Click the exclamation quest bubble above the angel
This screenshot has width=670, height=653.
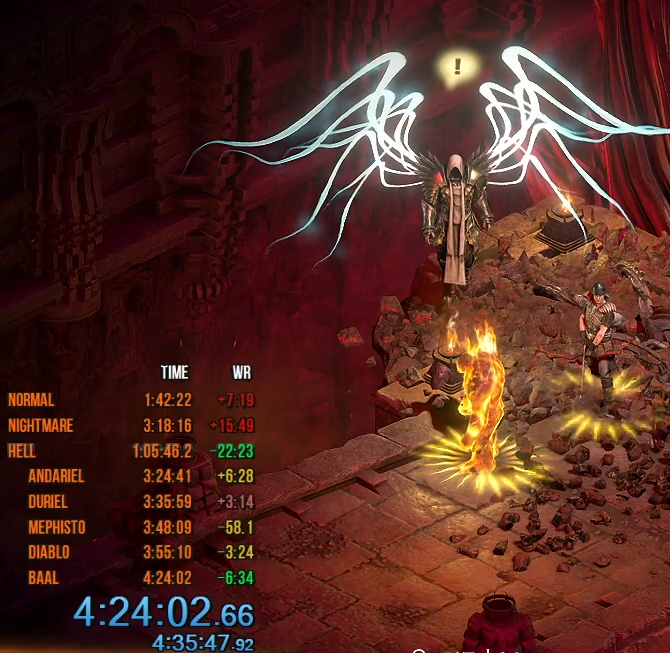click(458, 67)
